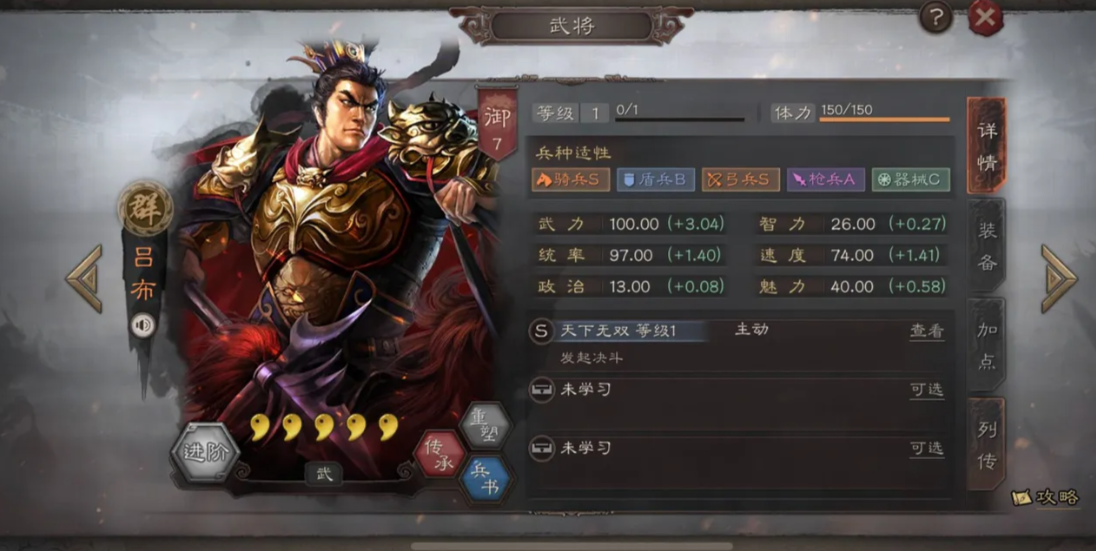Tap the 枪兵A spearman aptitude badge
The height and width of the screenshot is (551, 1096).
(825, 180)
